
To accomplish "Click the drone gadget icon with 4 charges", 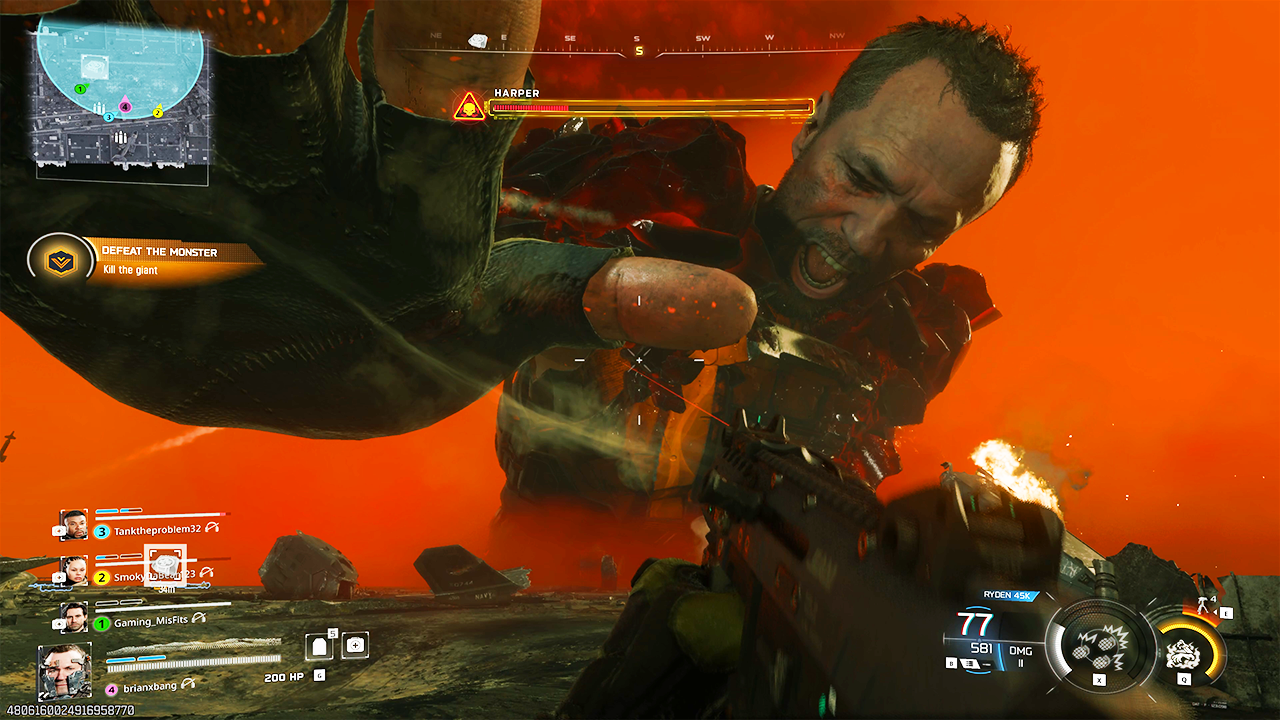I will pos(1201,604).
